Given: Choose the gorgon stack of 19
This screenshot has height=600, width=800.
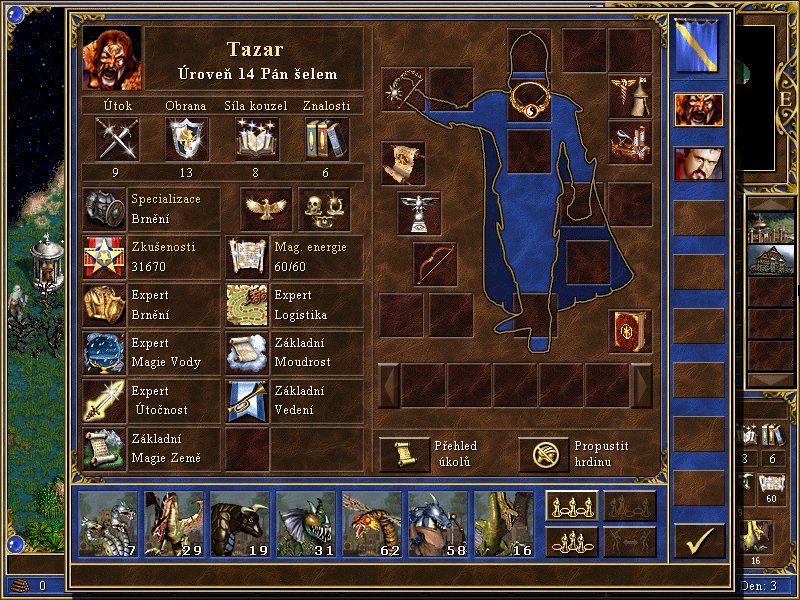Looking at the screenshot, I should click(240, 523).
